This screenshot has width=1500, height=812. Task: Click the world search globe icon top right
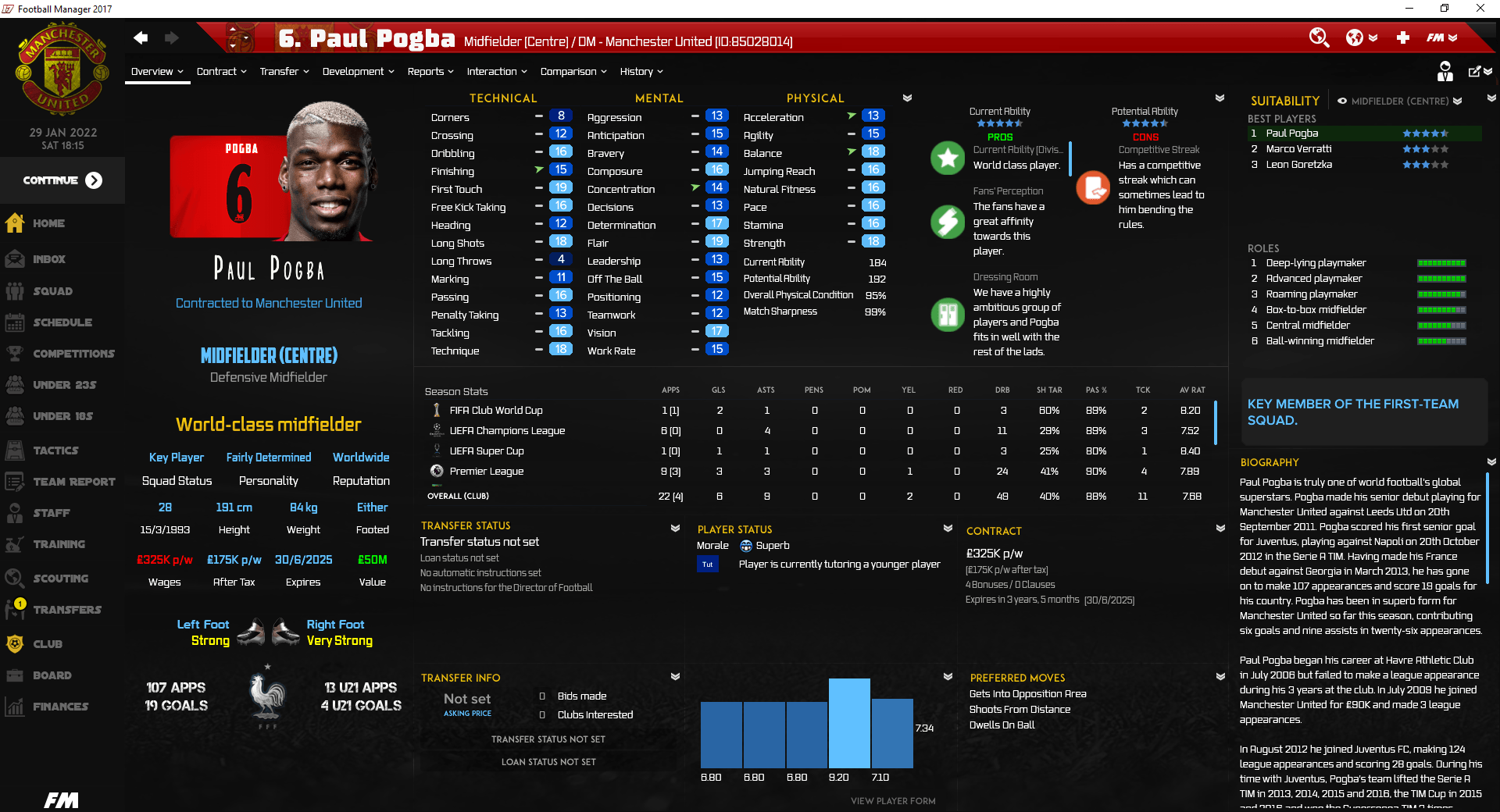(x=1320, y=37)
